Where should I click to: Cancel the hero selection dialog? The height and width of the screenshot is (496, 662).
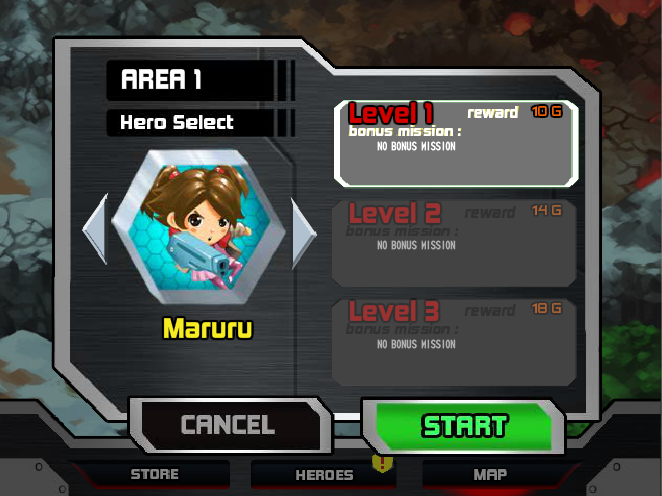coord(228,425)
